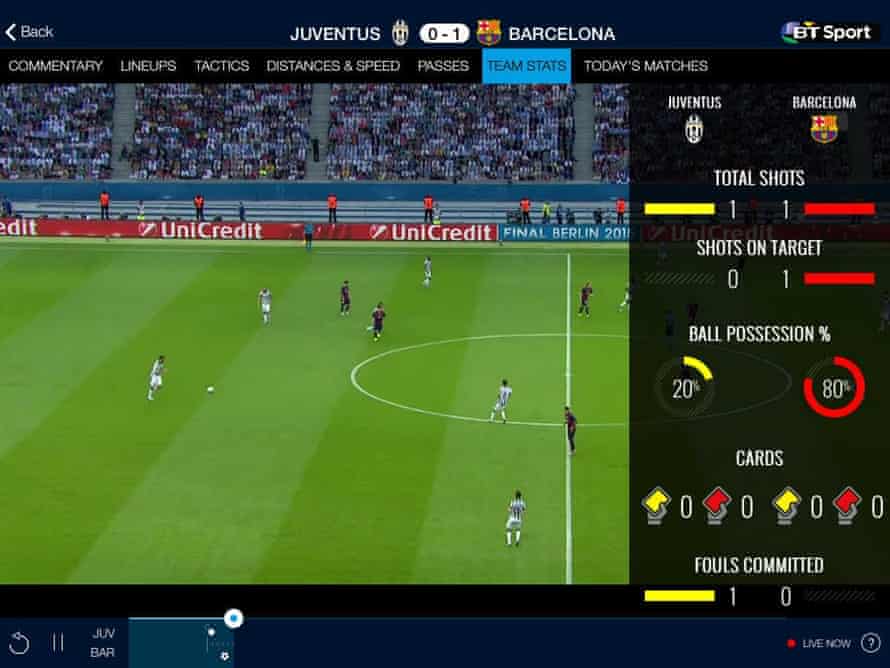The height and width of the screenshot is (668, 890).
Task: View the Passes tab
Action: pyautogui.click(x=443, y=66)
